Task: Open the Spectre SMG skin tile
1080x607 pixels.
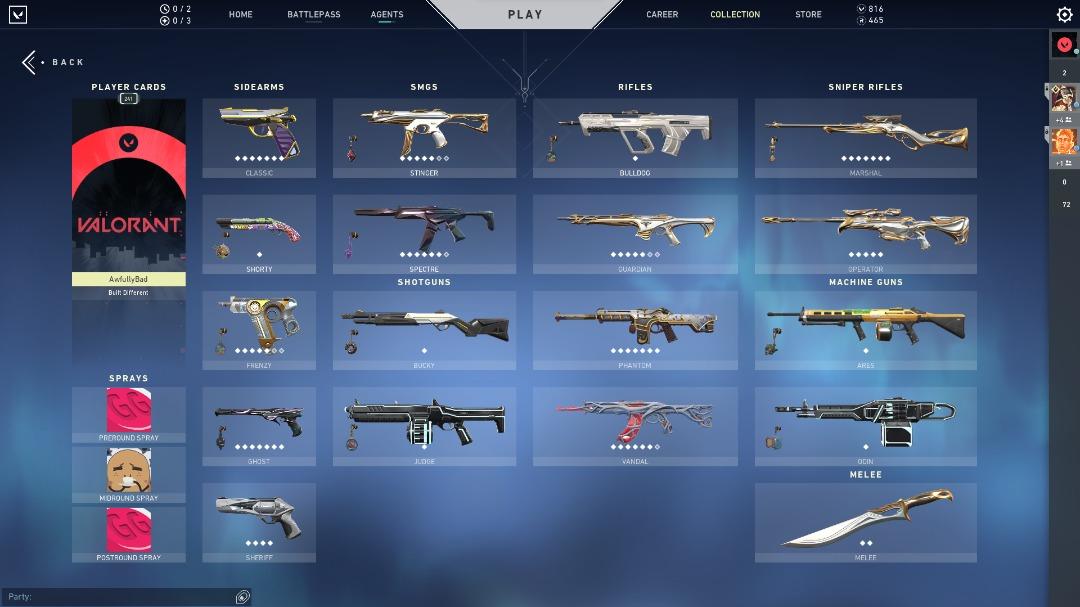Action: pyautogui.click(x=424, y=233)
